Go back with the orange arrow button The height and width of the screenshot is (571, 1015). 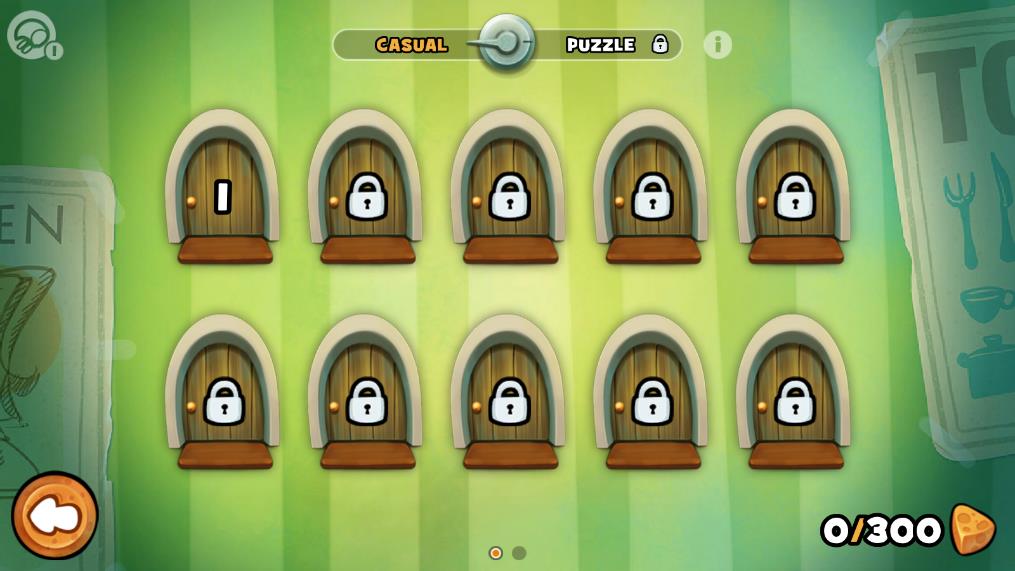pyautogui.click(x=55, y=515)
